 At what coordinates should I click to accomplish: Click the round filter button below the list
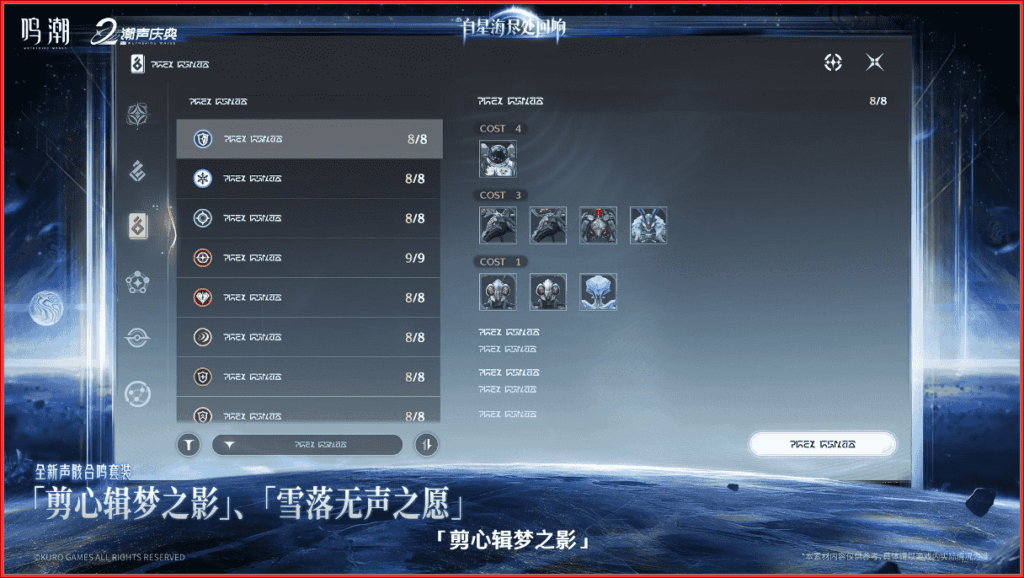pos(189,445)
